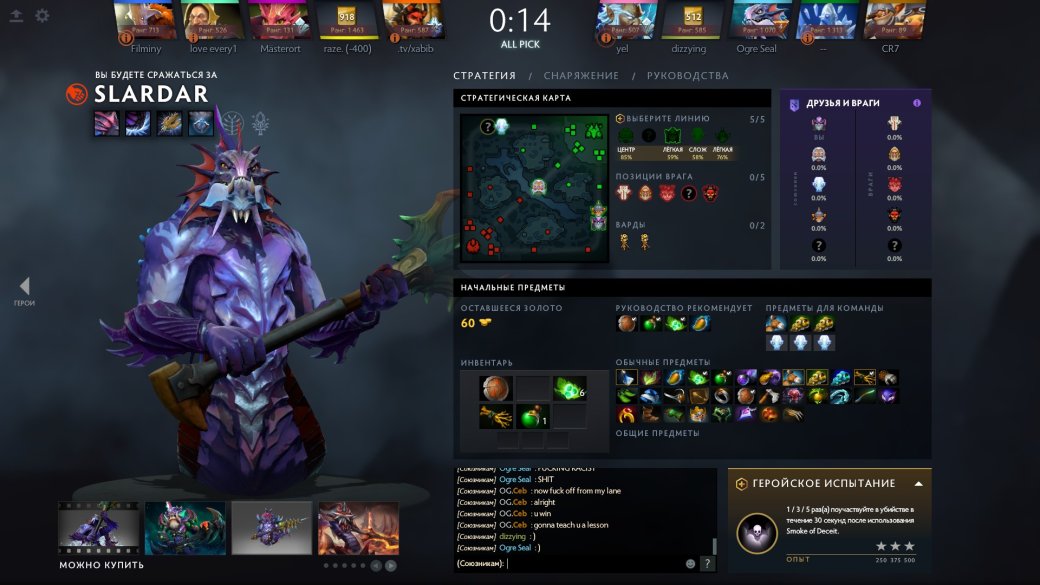Open Slardar's talent tree icon
The height and width of the screenshot is (585, 1040).
pyautogui.click(x=232, y=123)
